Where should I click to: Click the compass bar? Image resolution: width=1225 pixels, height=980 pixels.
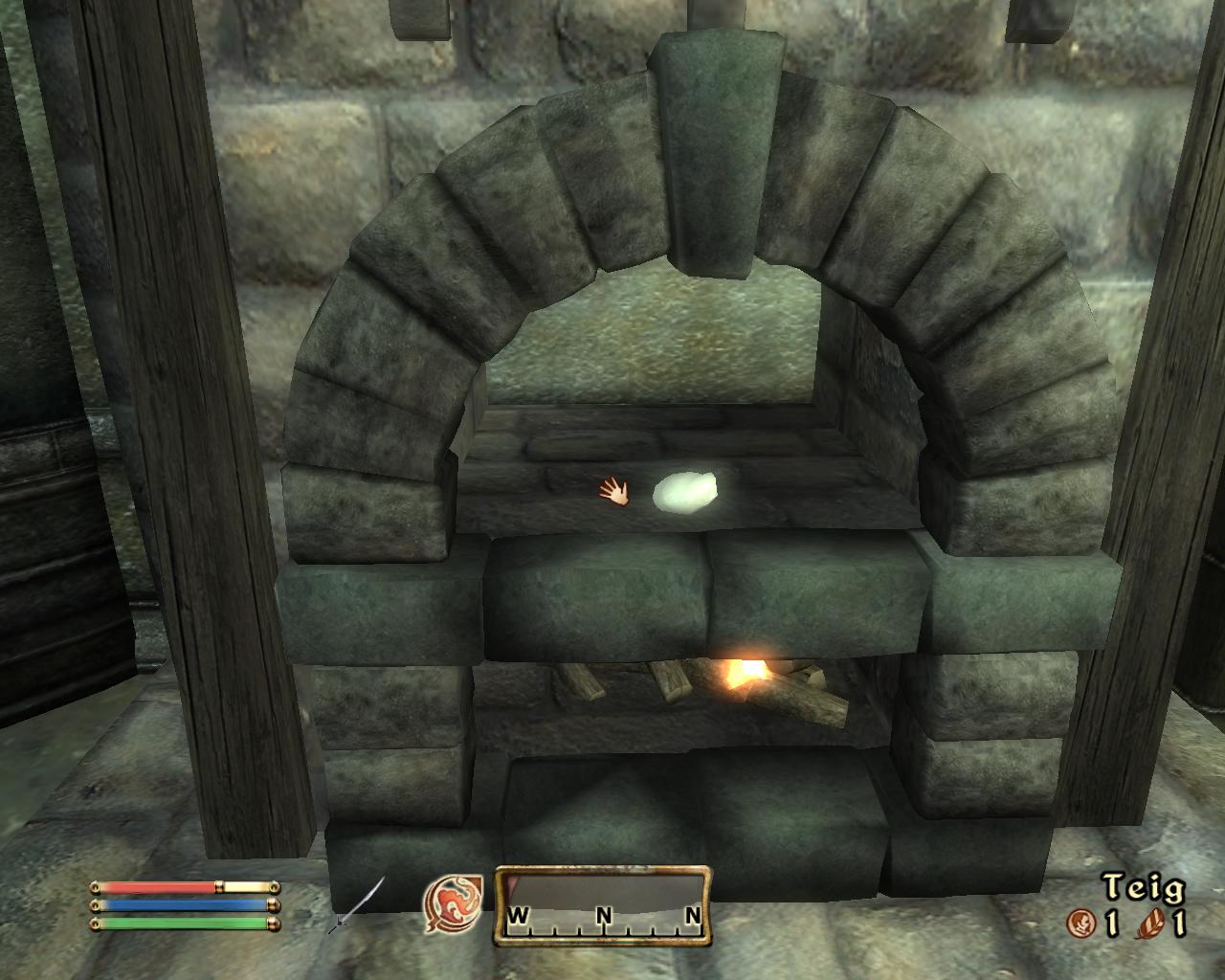pyautogui.click(x=603, y=904)
